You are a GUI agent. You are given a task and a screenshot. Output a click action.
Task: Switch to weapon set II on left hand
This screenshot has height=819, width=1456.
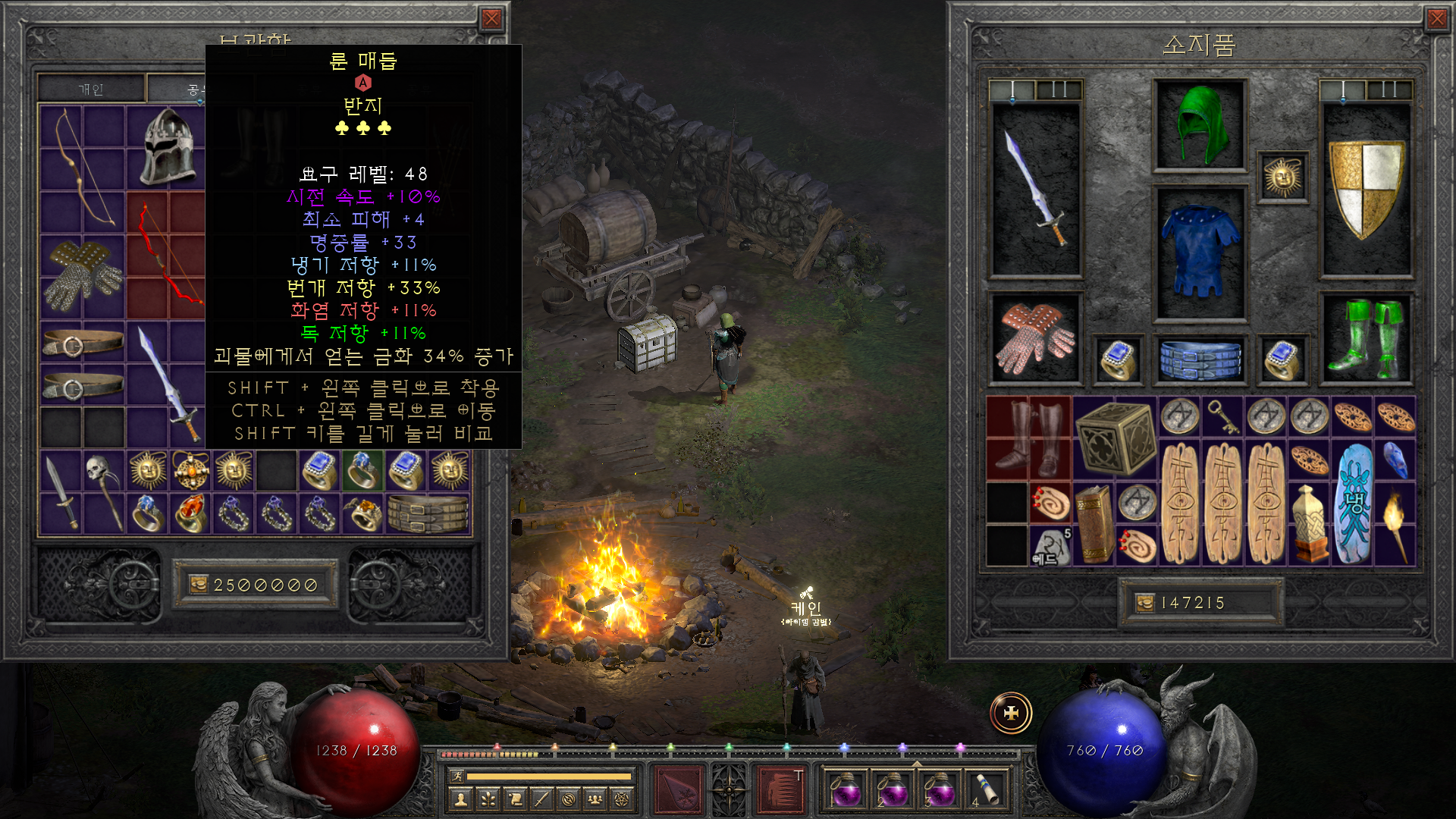[x=1059, y=90]
